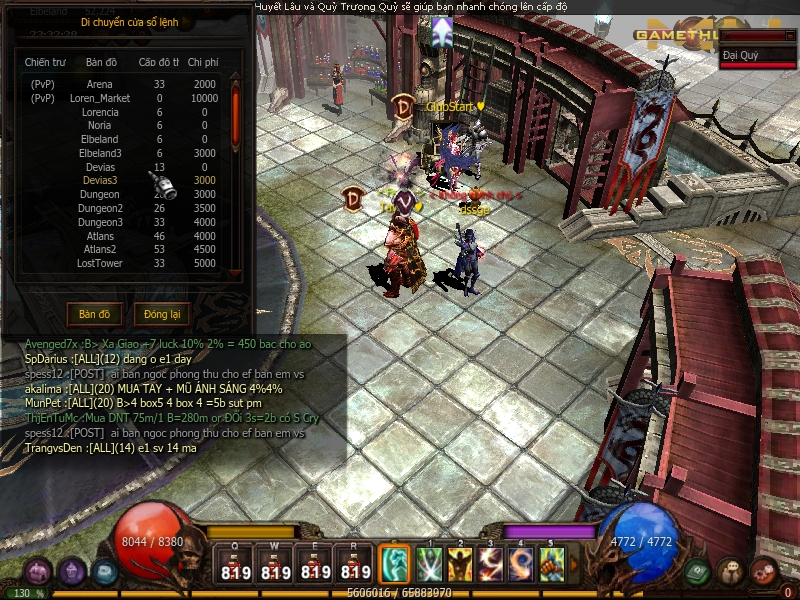
Task: Open the map with Bản đồ button
Action: coord(95,314)
